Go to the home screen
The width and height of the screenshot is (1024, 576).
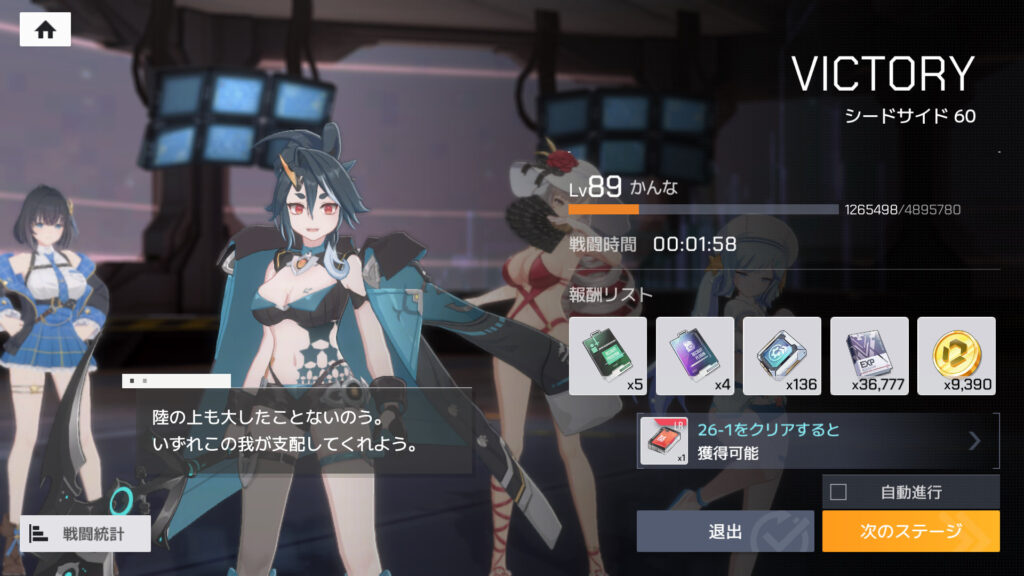coord(45,30)
